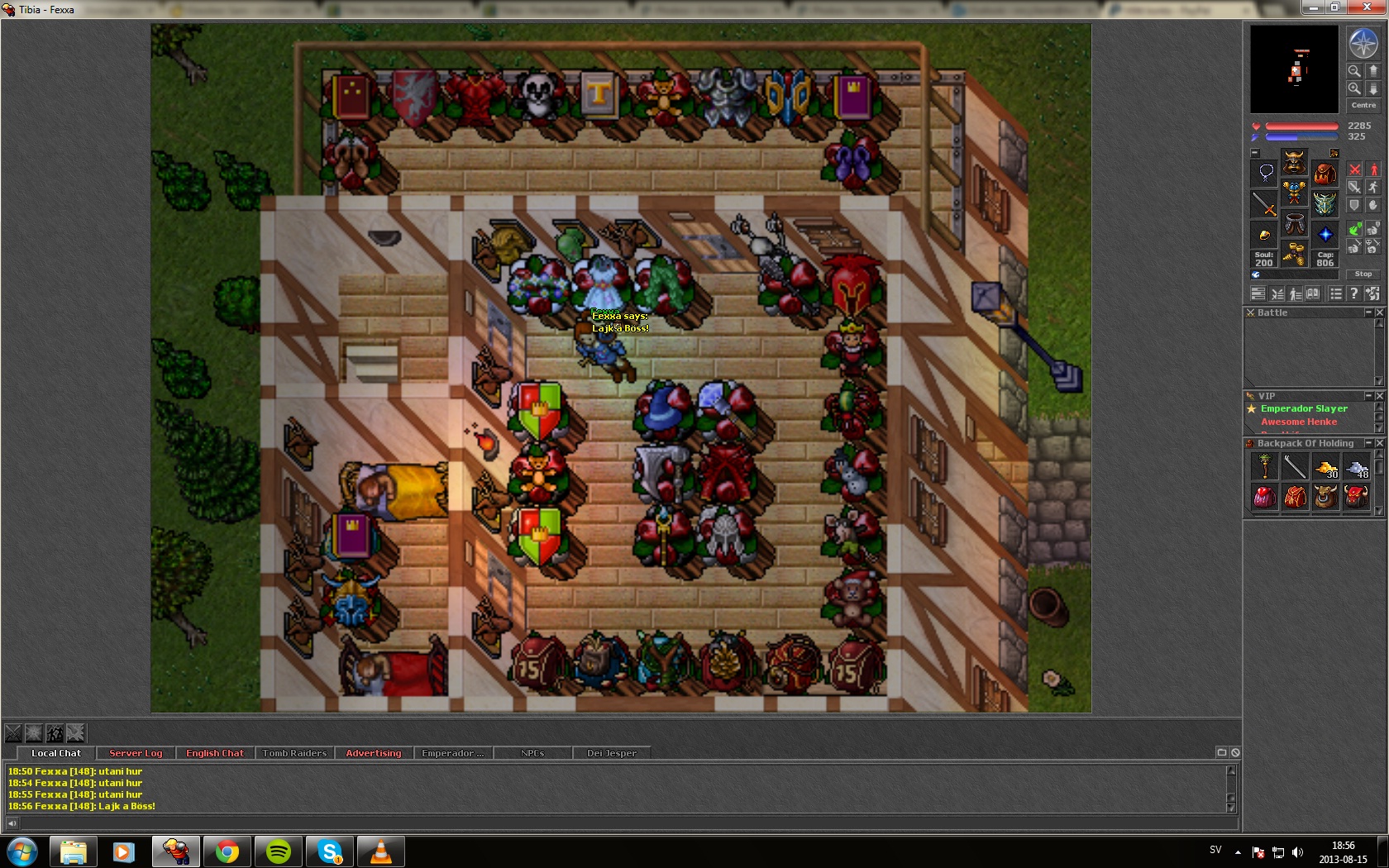This screenshot has height=868, width=1389.
Task: Select the equipped horned helmet slot
Action: pyautogui.click(x=1294, y=161)
